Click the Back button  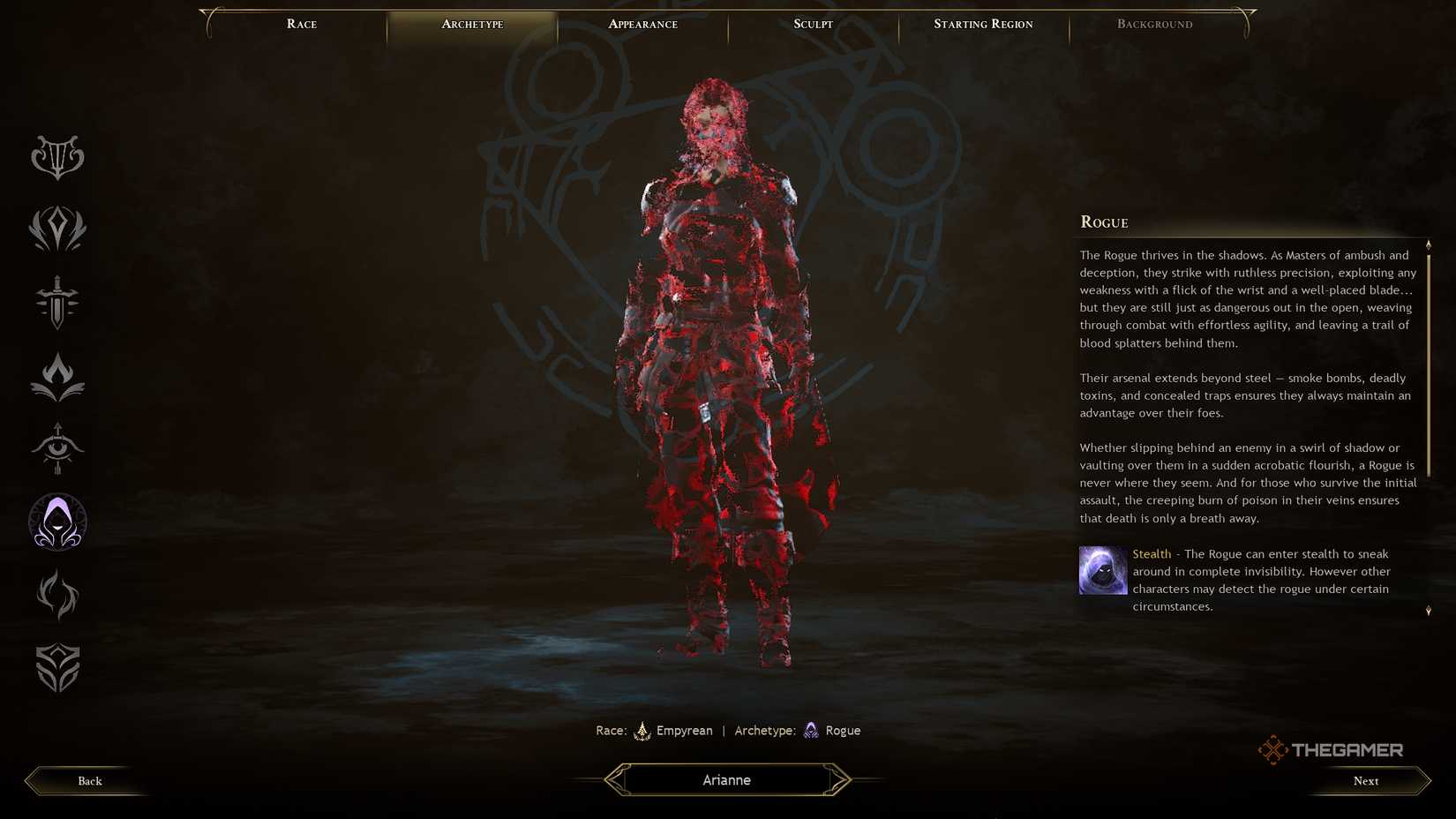[88, 780]
